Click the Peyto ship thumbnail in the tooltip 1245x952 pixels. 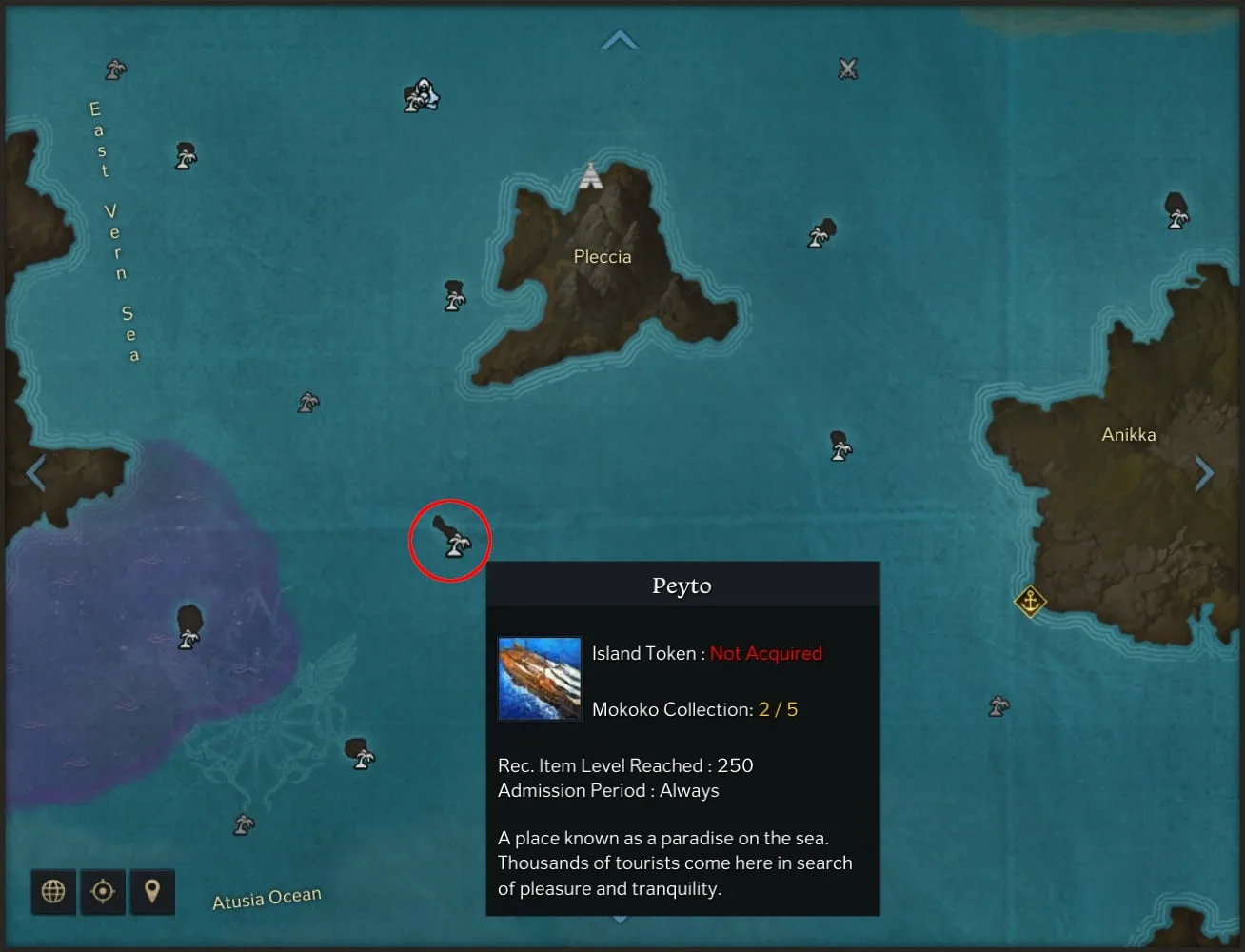(540, 679)
